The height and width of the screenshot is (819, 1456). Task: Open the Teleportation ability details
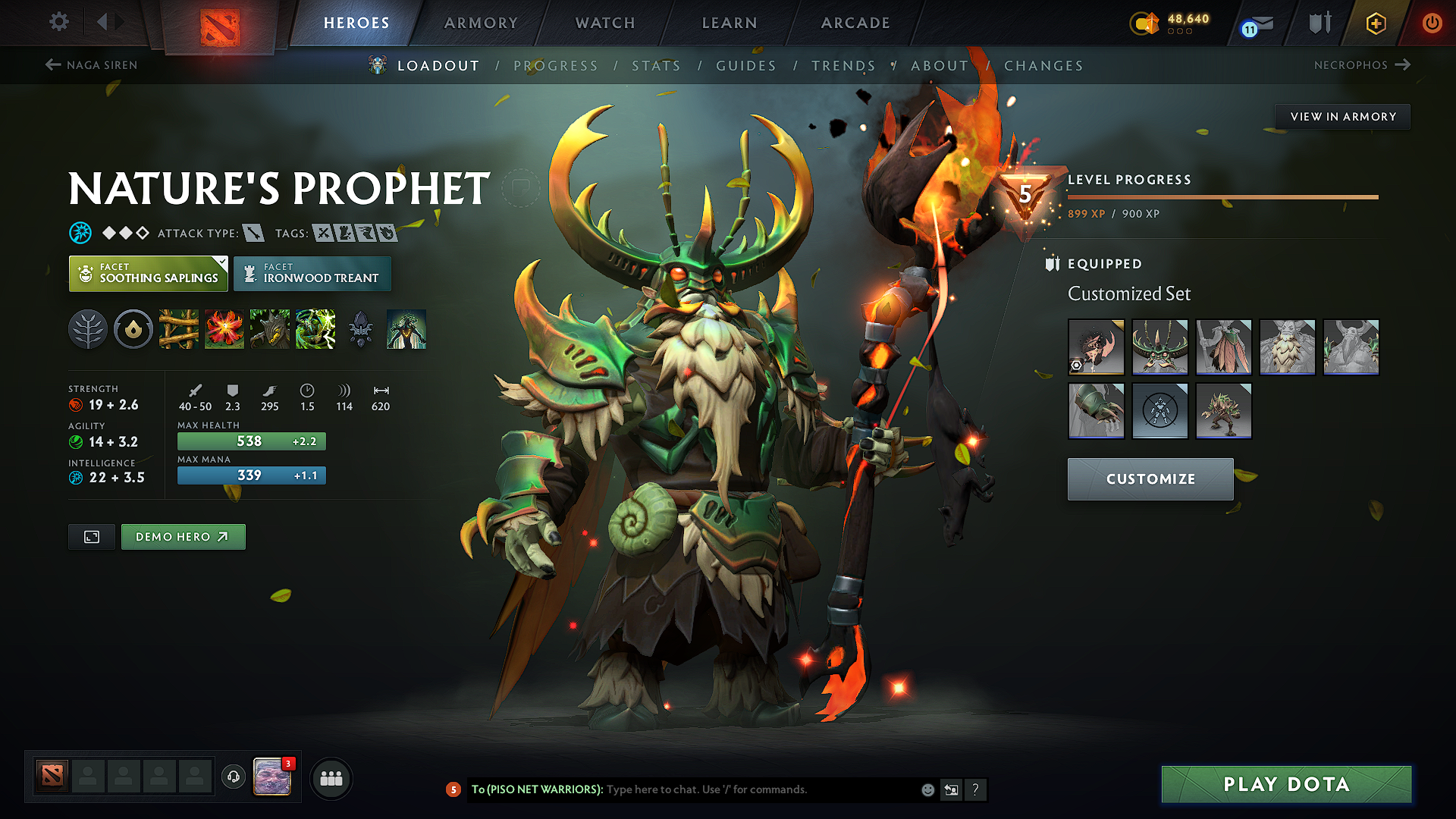pos(224,329)
